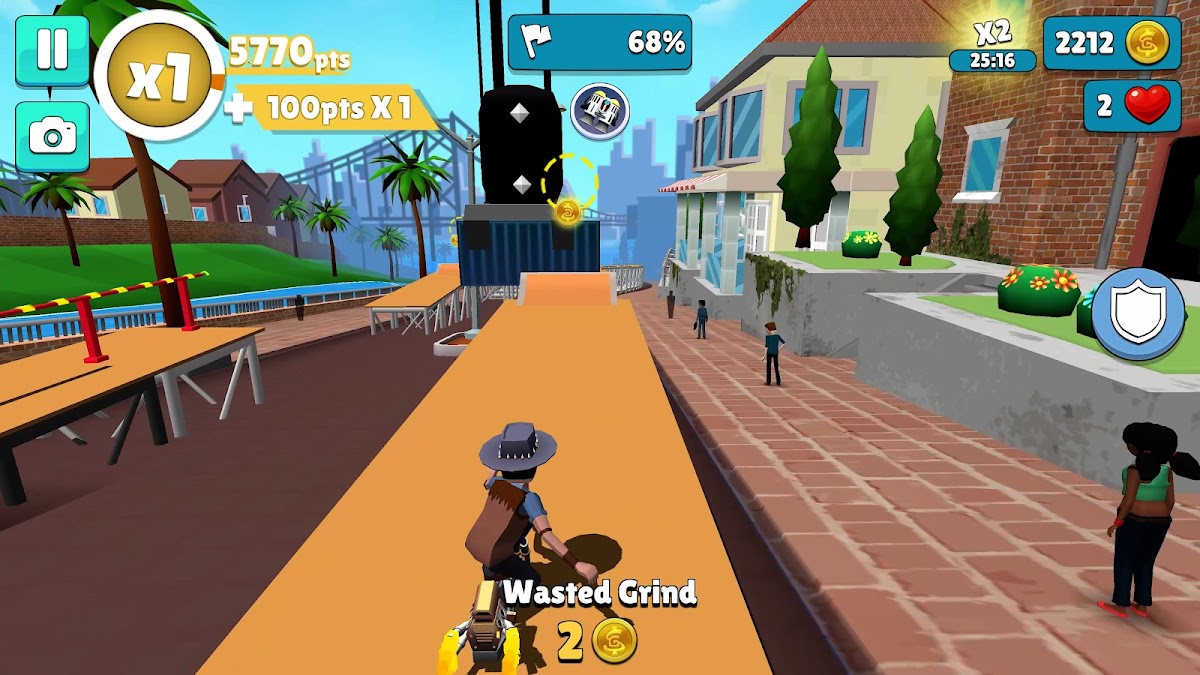The height and width of the screenshot is (675, 1200).
Task: Activate the shield power-up button
Action: 1138,313
